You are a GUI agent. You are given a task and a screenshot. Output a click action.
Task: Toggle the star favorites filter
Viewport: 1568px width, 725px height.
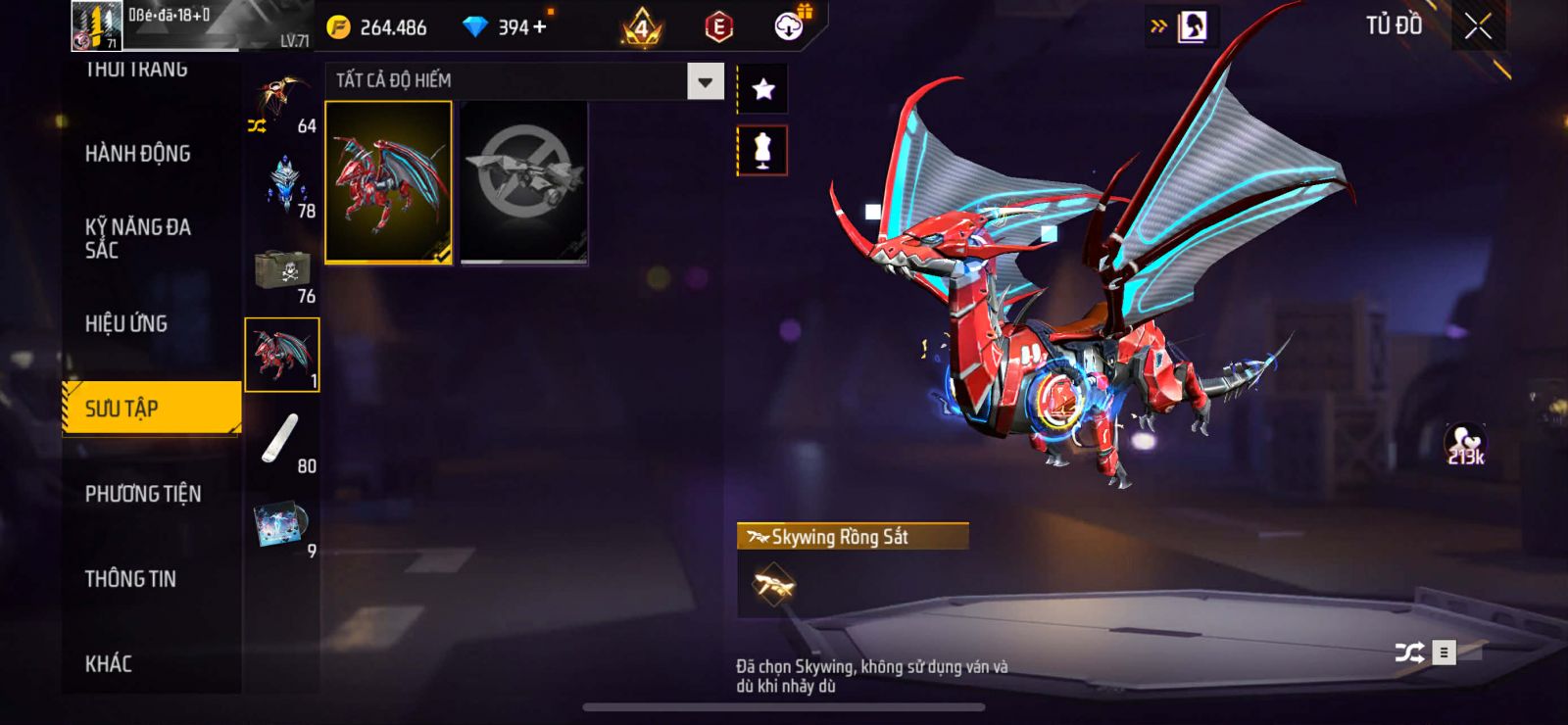762,90
